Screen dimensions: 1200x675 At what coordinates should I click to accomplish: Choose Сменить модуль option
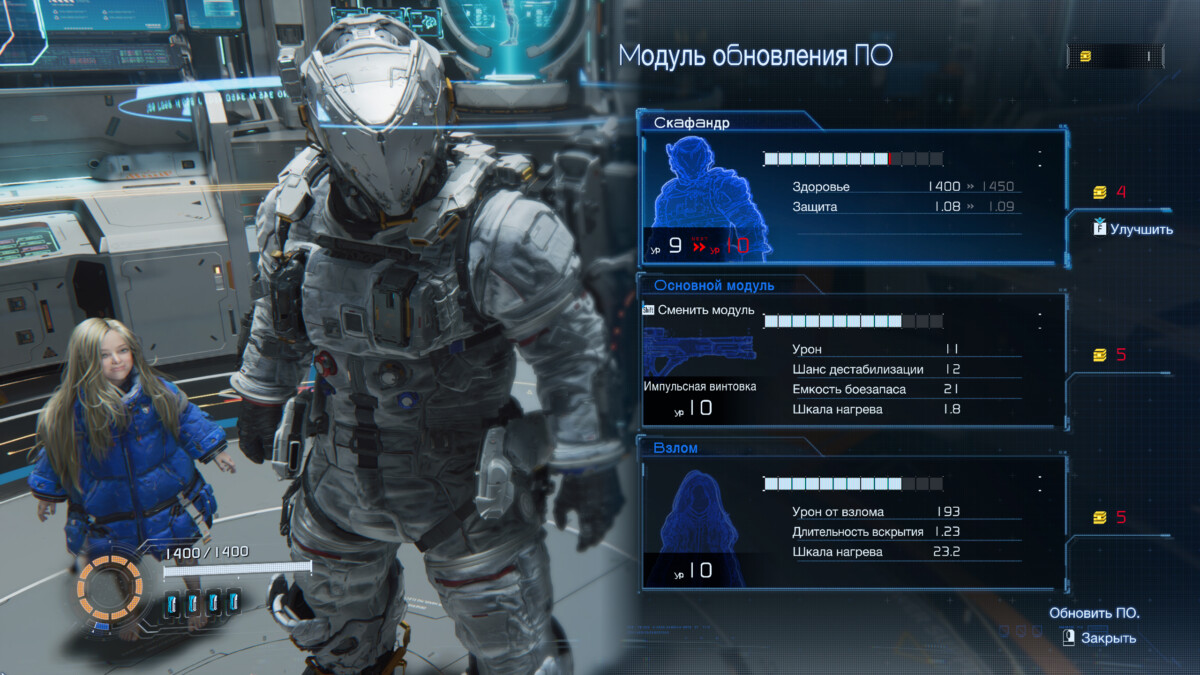pyautogui.click(x=698, y=310)
